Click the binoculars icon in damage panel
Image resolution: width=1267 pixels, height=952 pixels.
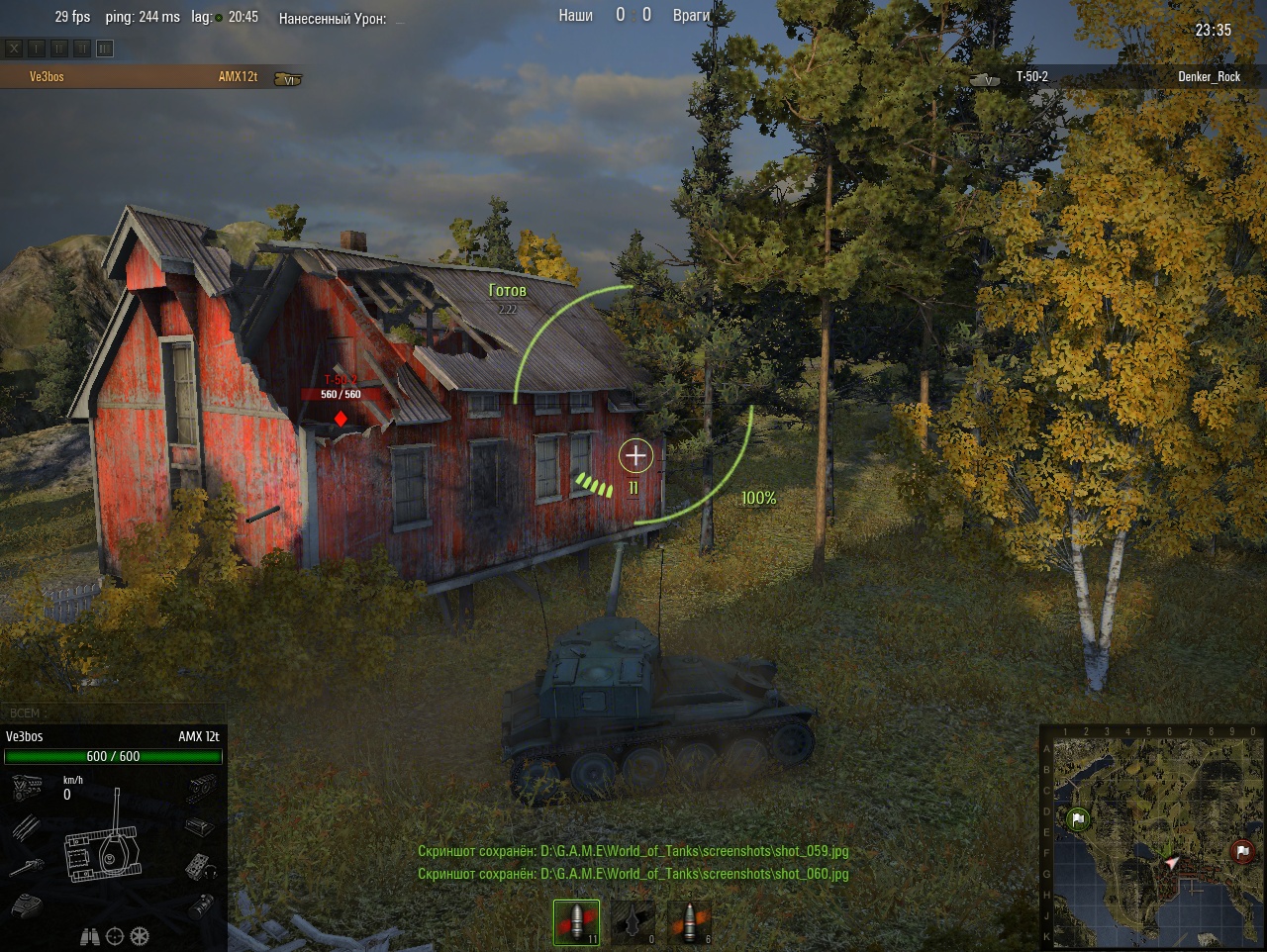coord(89,936)
